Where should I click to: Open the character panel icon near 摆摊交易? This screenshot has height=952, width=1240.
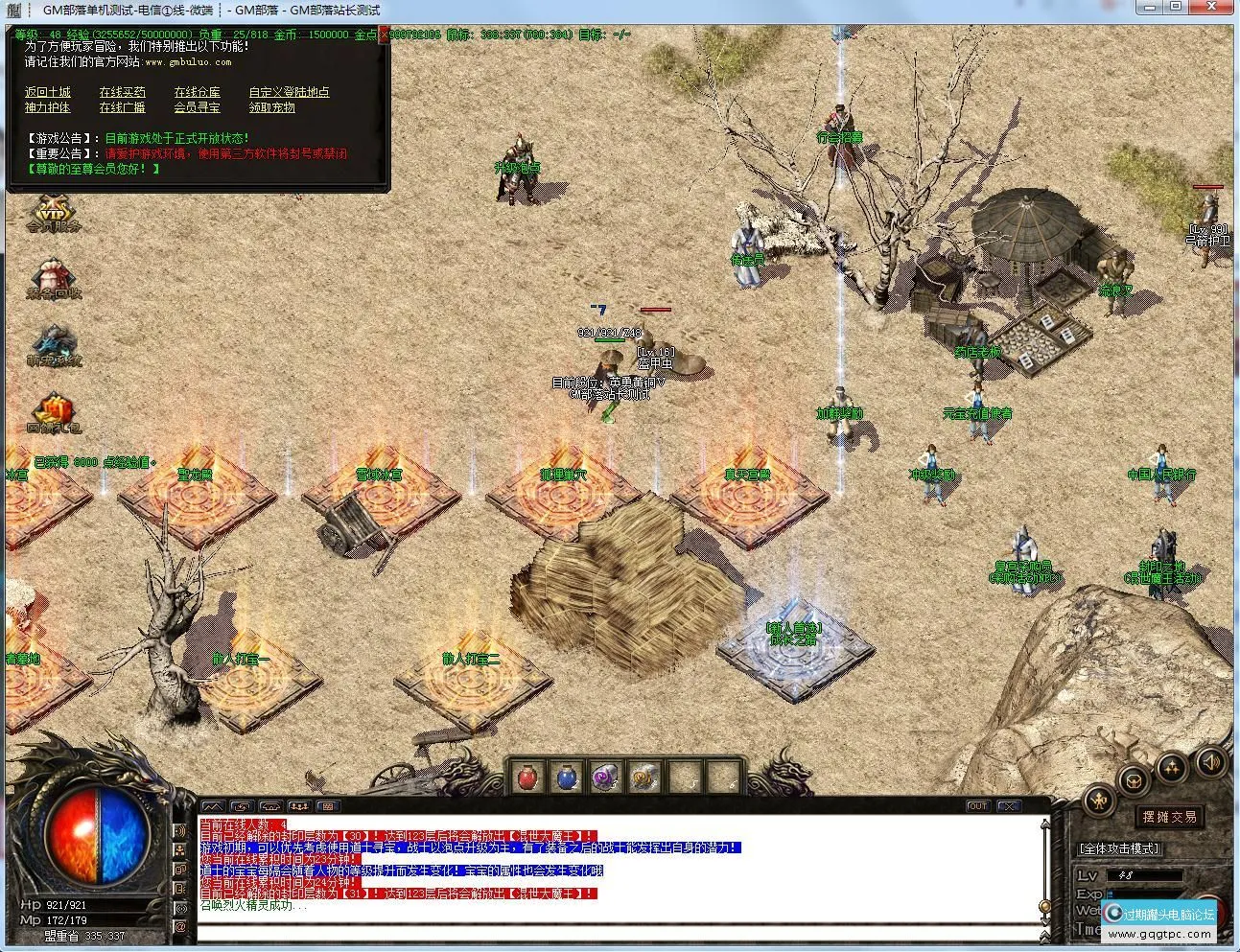coord(1099,800)
